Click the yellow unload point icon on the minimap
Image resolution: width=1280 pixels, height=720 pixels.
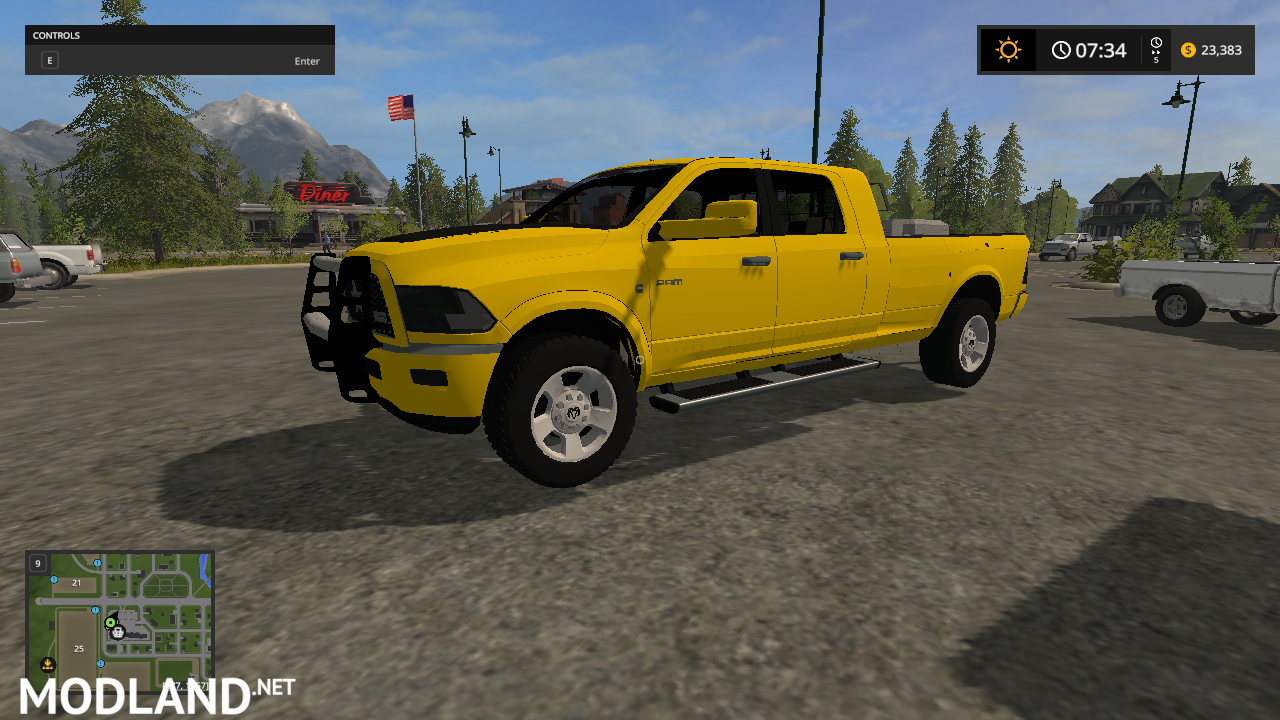(x=47, y=663)
